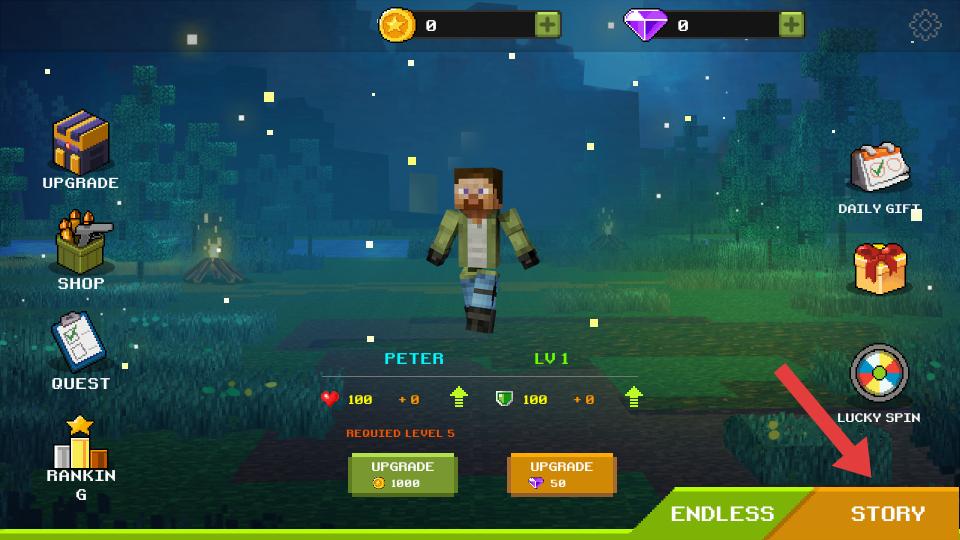The image size is (960, 540).
Task: Start Story mode
Action: click(888, 514)
